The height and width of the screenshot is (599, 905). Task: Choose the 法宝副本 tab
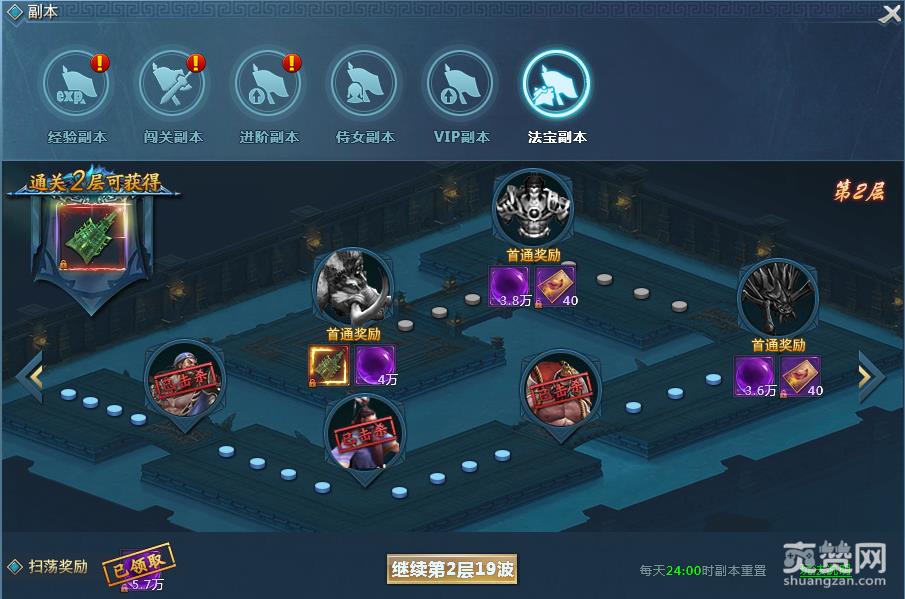pos(556,84)
